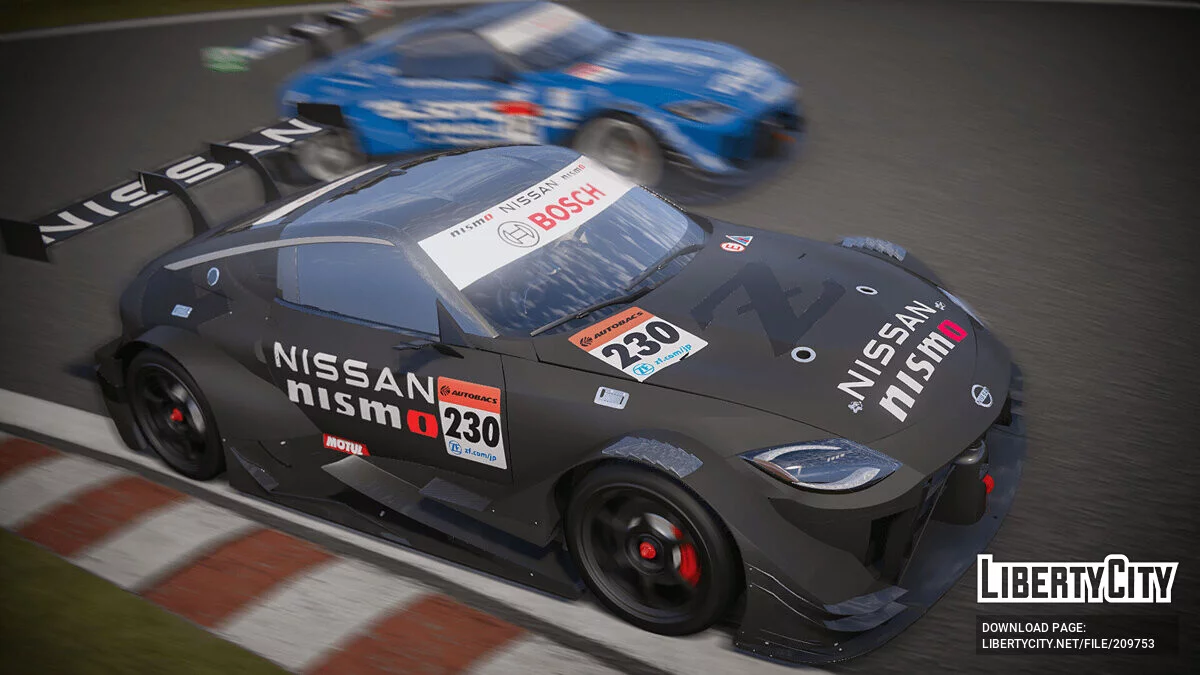This screenshot has width=1200, height=675.
Task: Click the LibertyCity logo watermark
Action: click(x=1077, y=579)
